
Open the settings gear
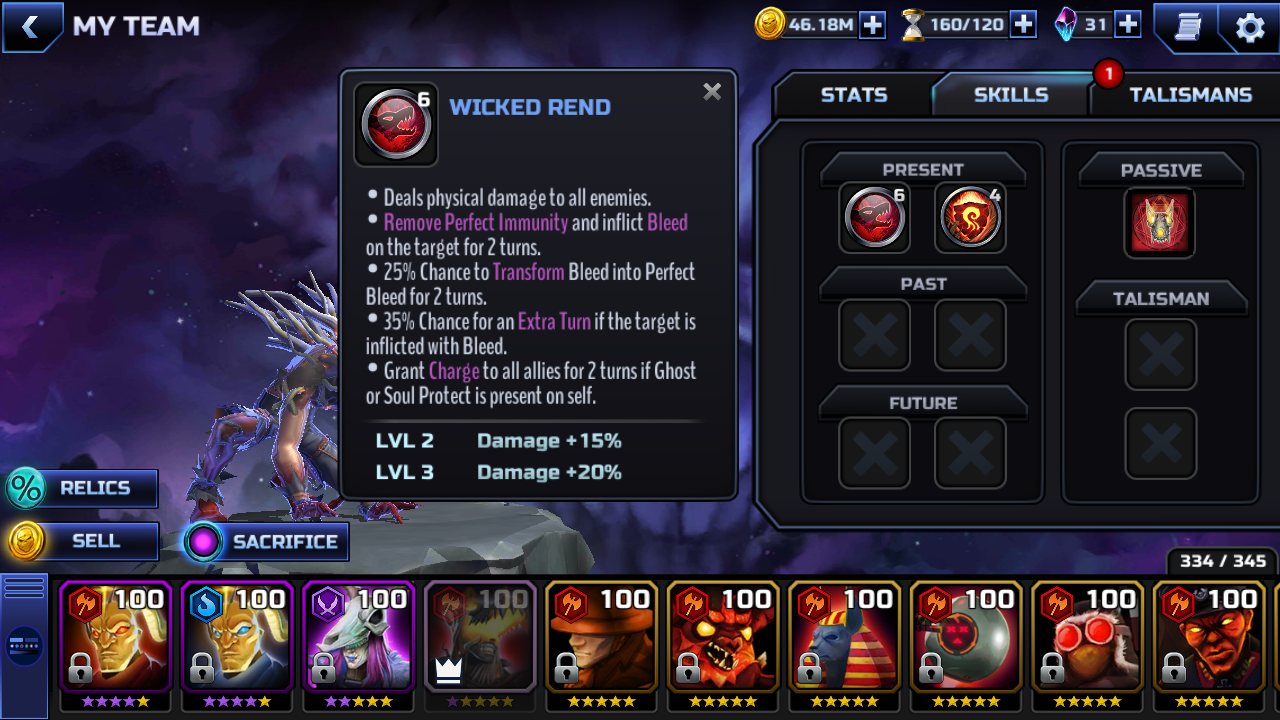(1250, 27)
